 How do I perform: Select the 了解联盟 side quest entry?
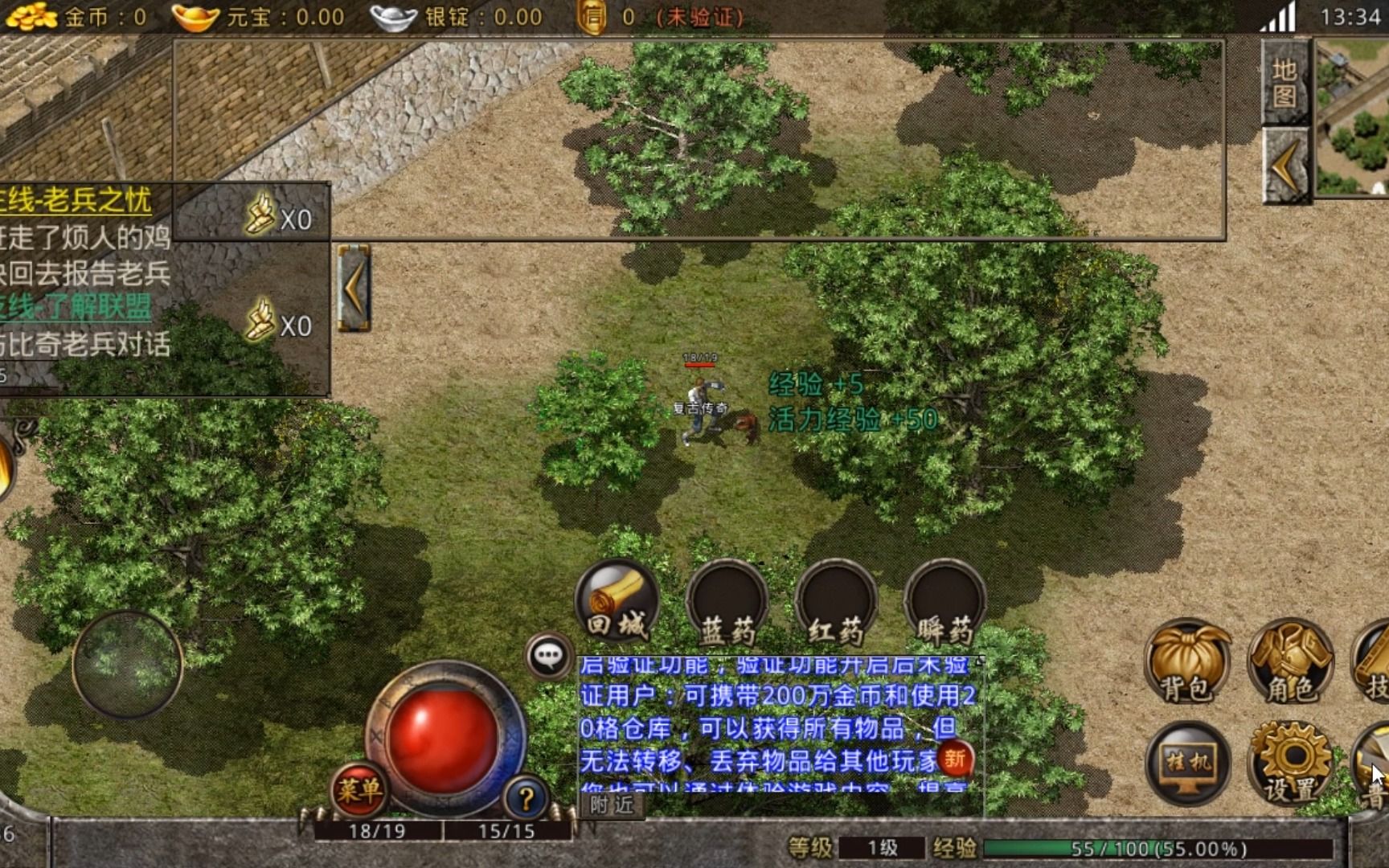point(76,307)
